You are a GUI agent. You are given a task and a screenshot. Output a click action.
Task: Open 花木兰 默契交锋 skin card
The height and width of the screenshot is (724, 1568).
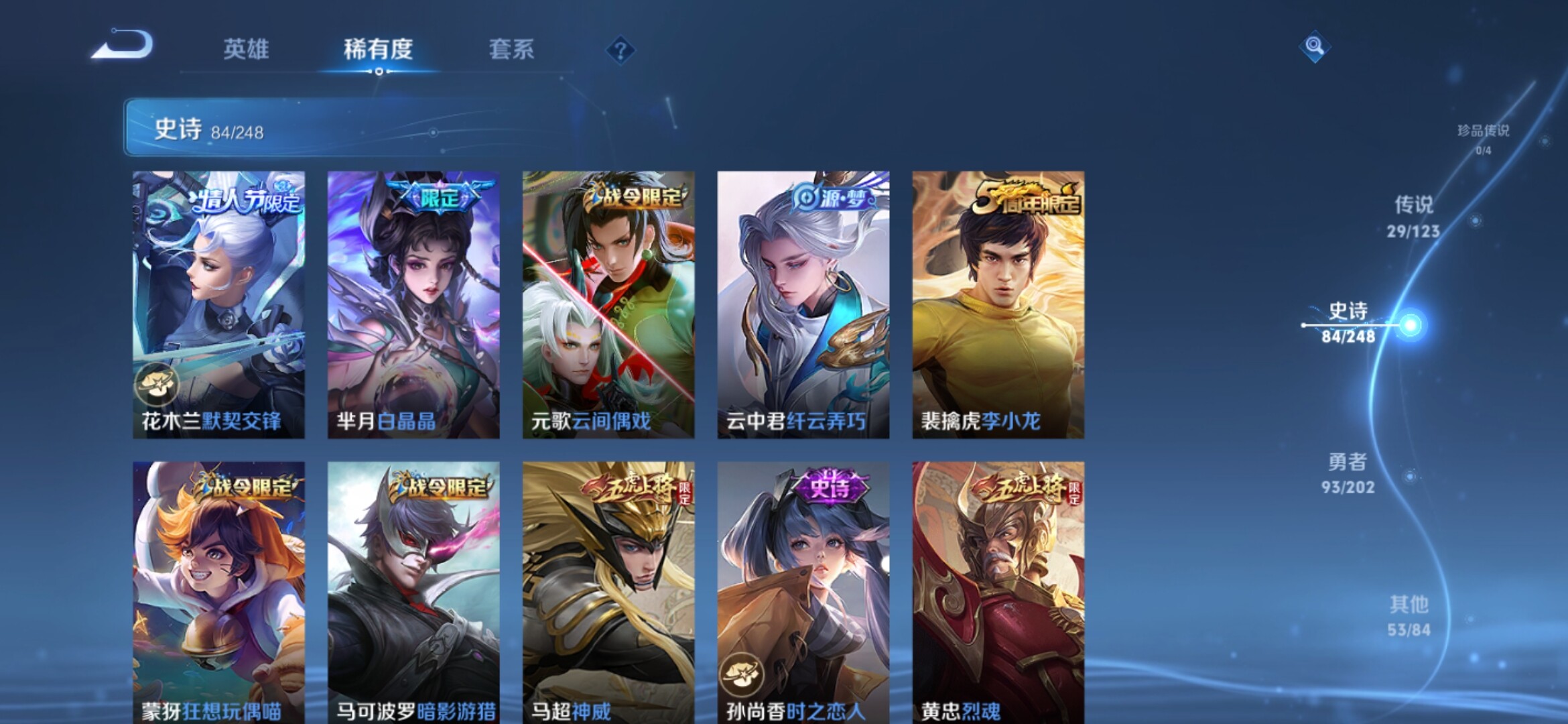click(218, 305)
